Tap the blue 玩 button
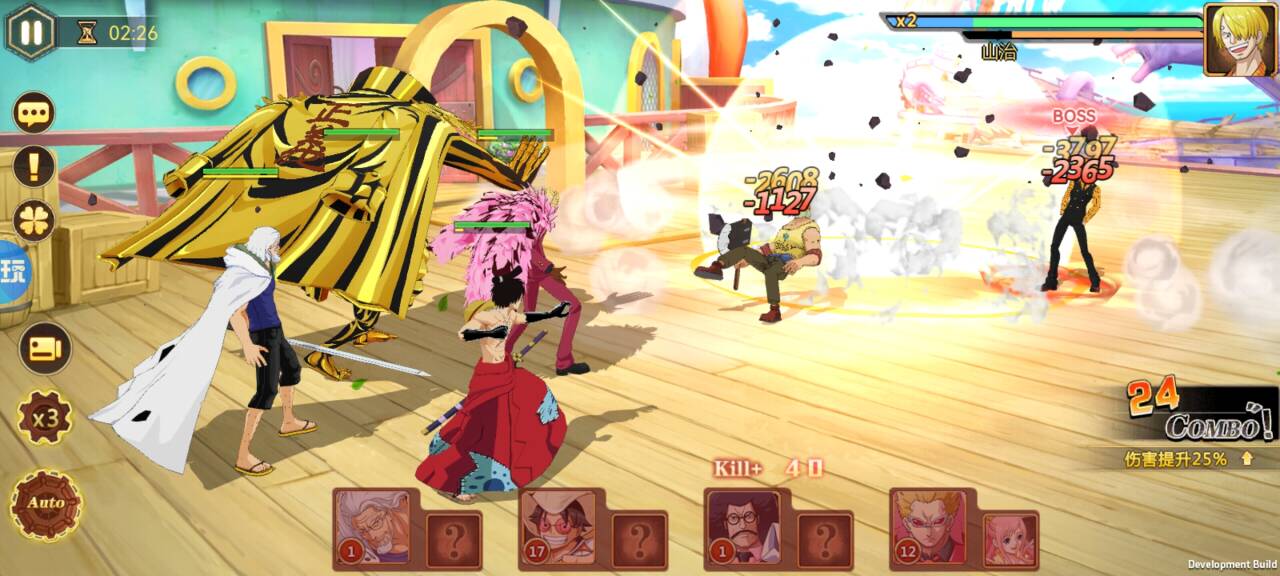The height and width of the screenshot is (576, 1280). click(14, 272)
